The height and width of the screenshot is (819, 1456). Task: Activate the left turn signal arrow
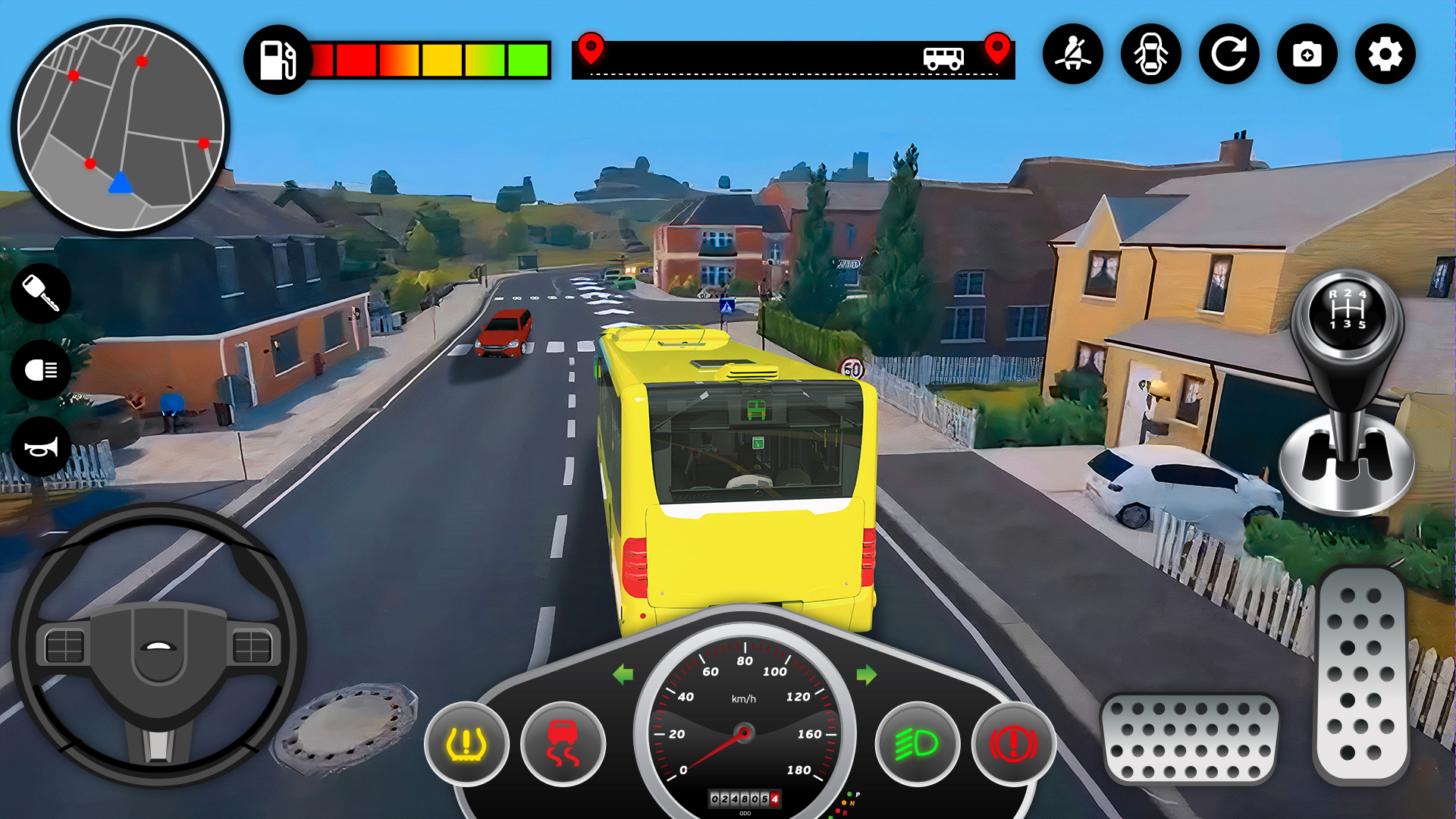(x=623, y=674)
